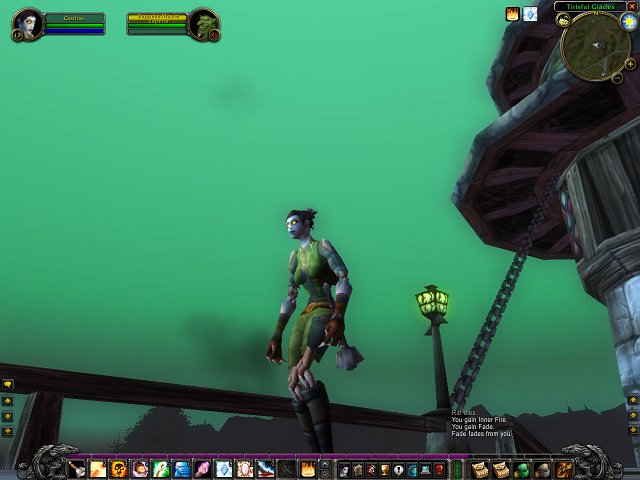This screenshot has height=480, width=640.
Task: Select the target's green portrait
Action: pos(203,24)
